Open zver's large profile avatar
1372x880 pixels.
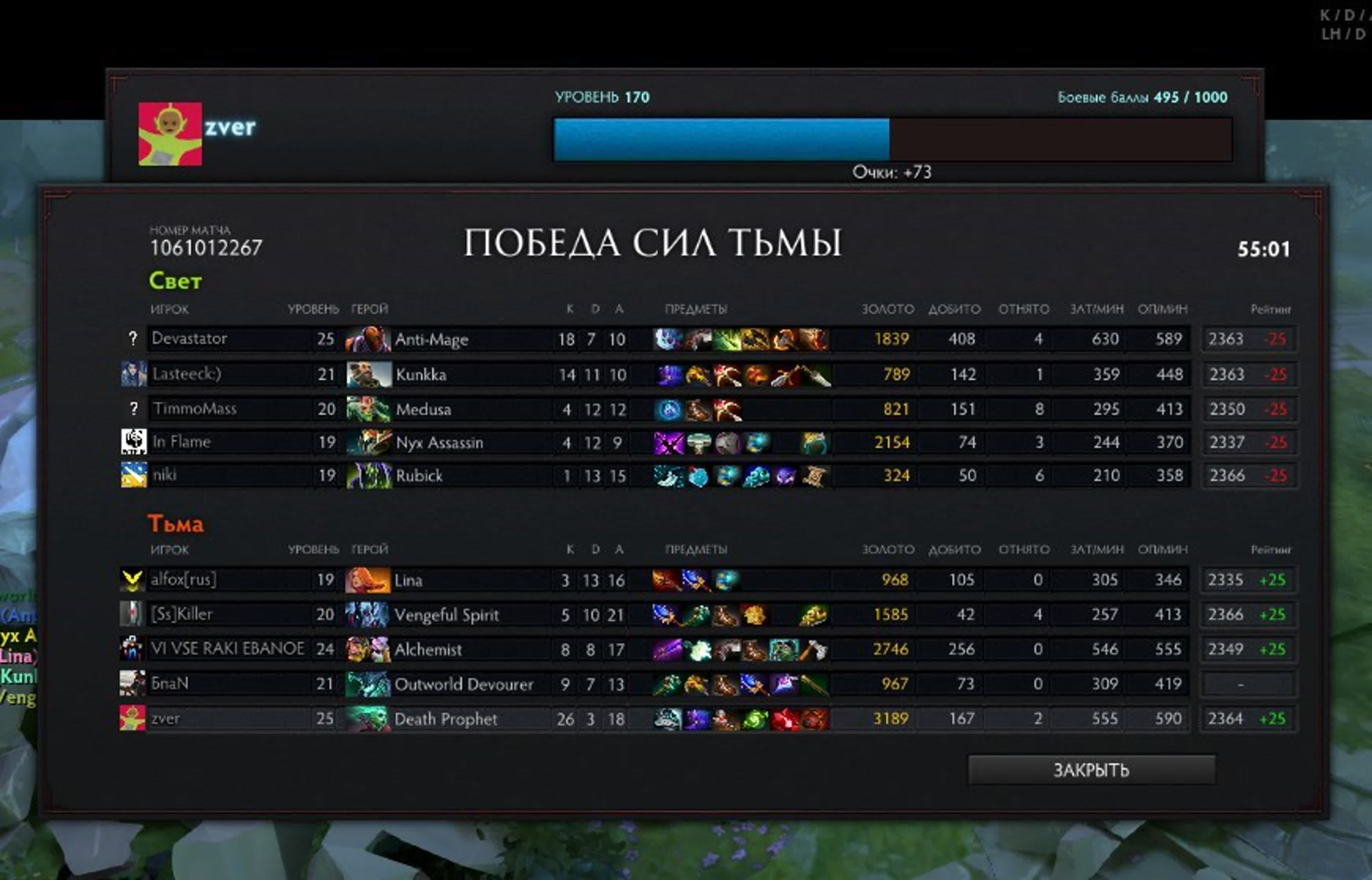(x=170, y=134)
